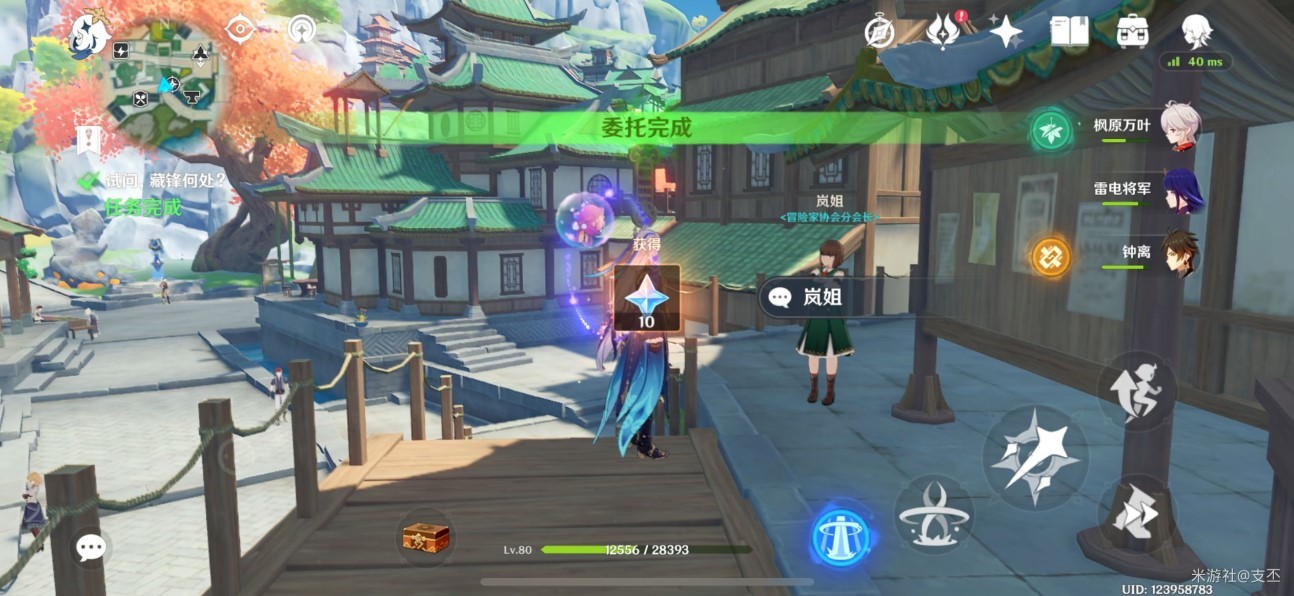Tap the co-op mode icon beside the eye
The height and width of the screenshot is (596, 1294).
pyautogui.click(x=301, y=29)
